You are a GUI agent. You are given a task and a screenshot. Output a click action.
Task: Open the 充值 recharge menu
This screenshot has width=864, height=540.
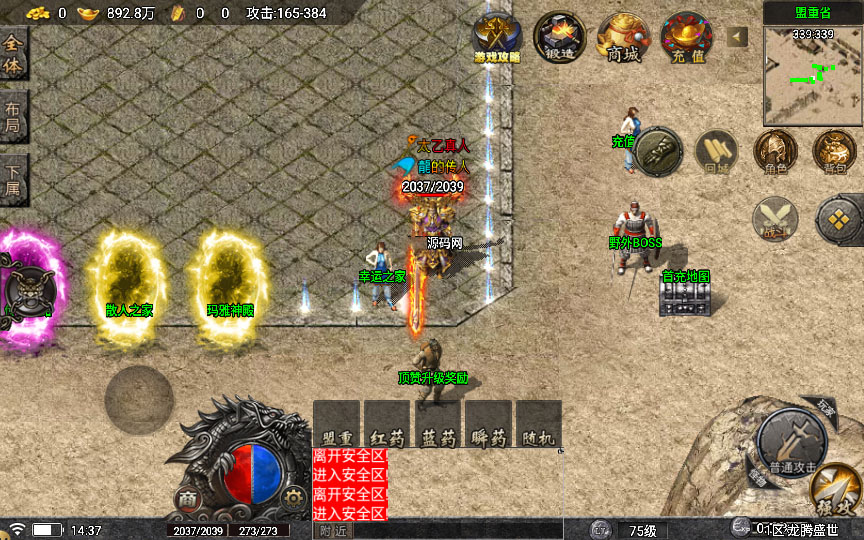687,38
